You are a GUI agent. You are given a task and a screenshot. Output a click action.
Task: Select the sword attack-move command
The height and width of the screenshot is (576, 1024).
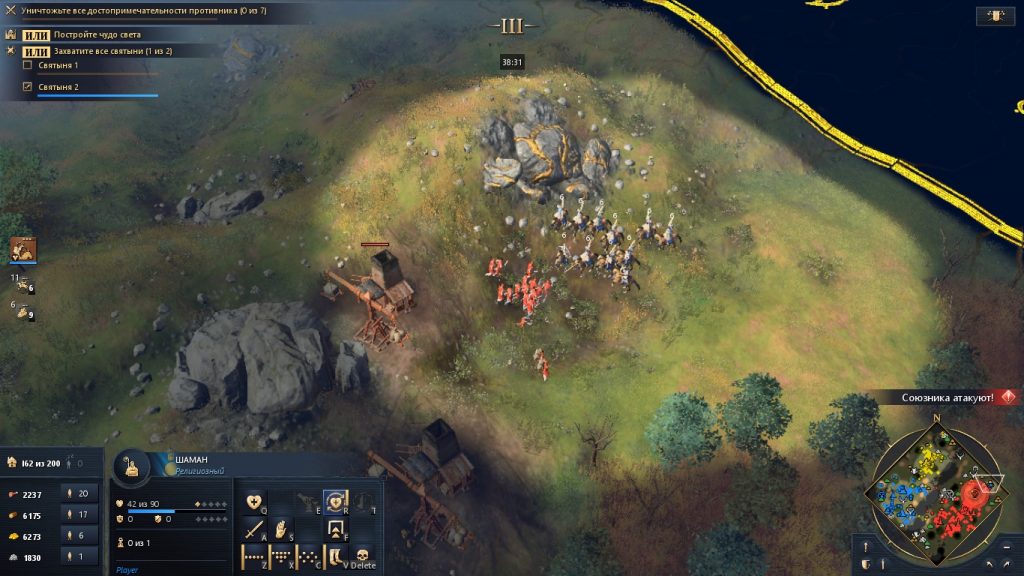255,530
